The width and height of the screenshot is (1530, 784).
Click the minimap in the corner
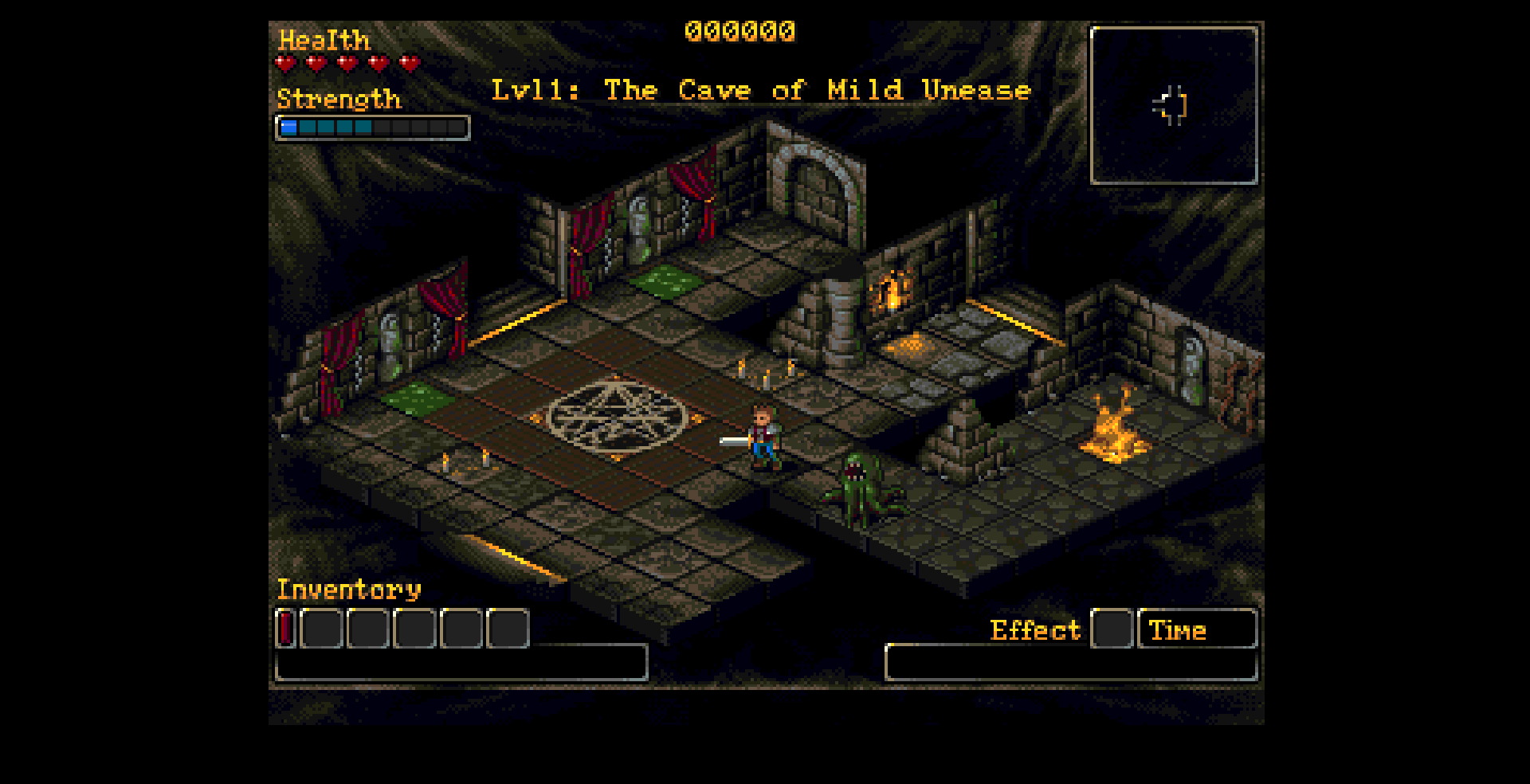1173,106
